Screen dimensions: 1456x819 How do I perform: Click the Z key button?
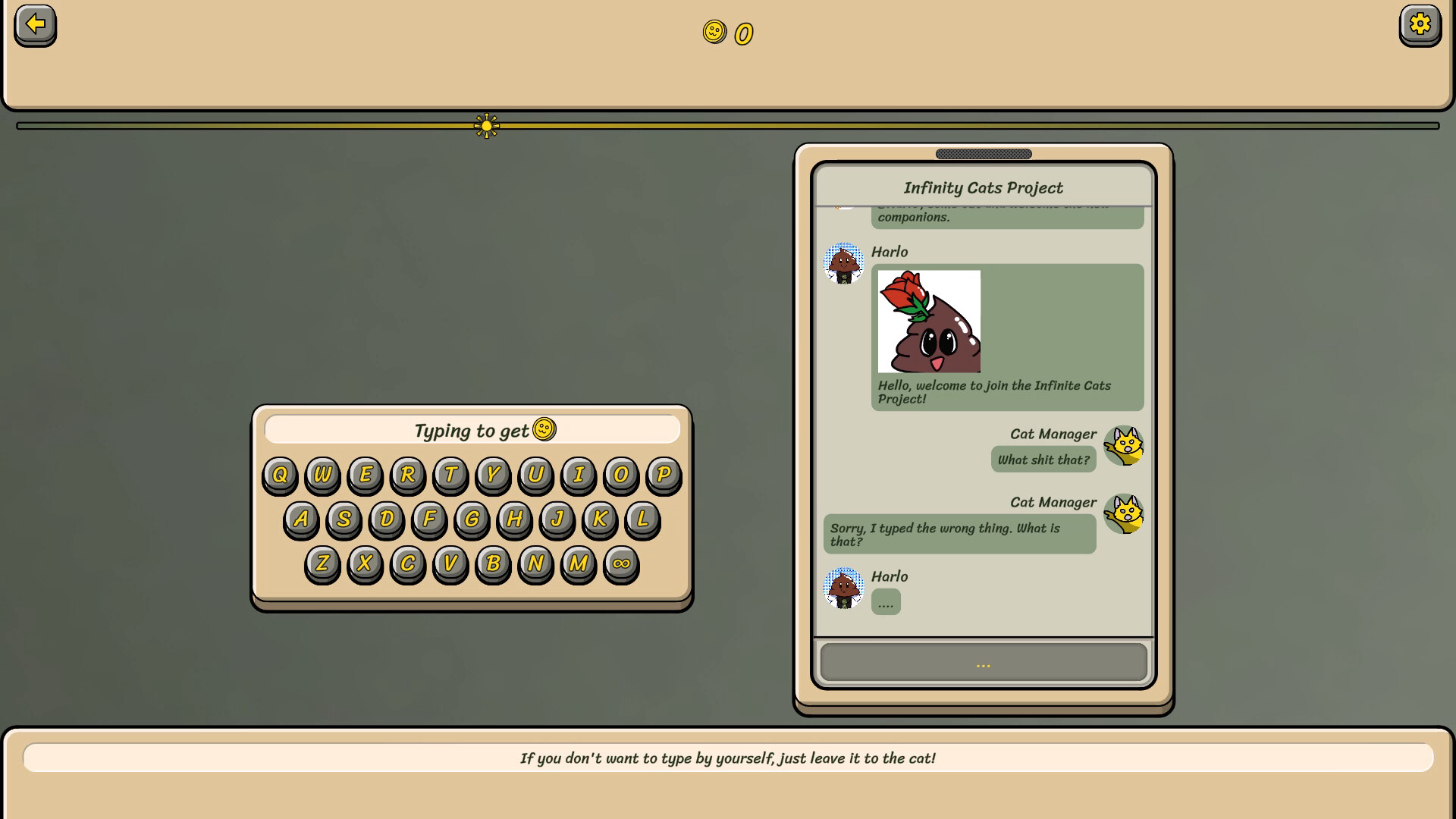[322, 563]
